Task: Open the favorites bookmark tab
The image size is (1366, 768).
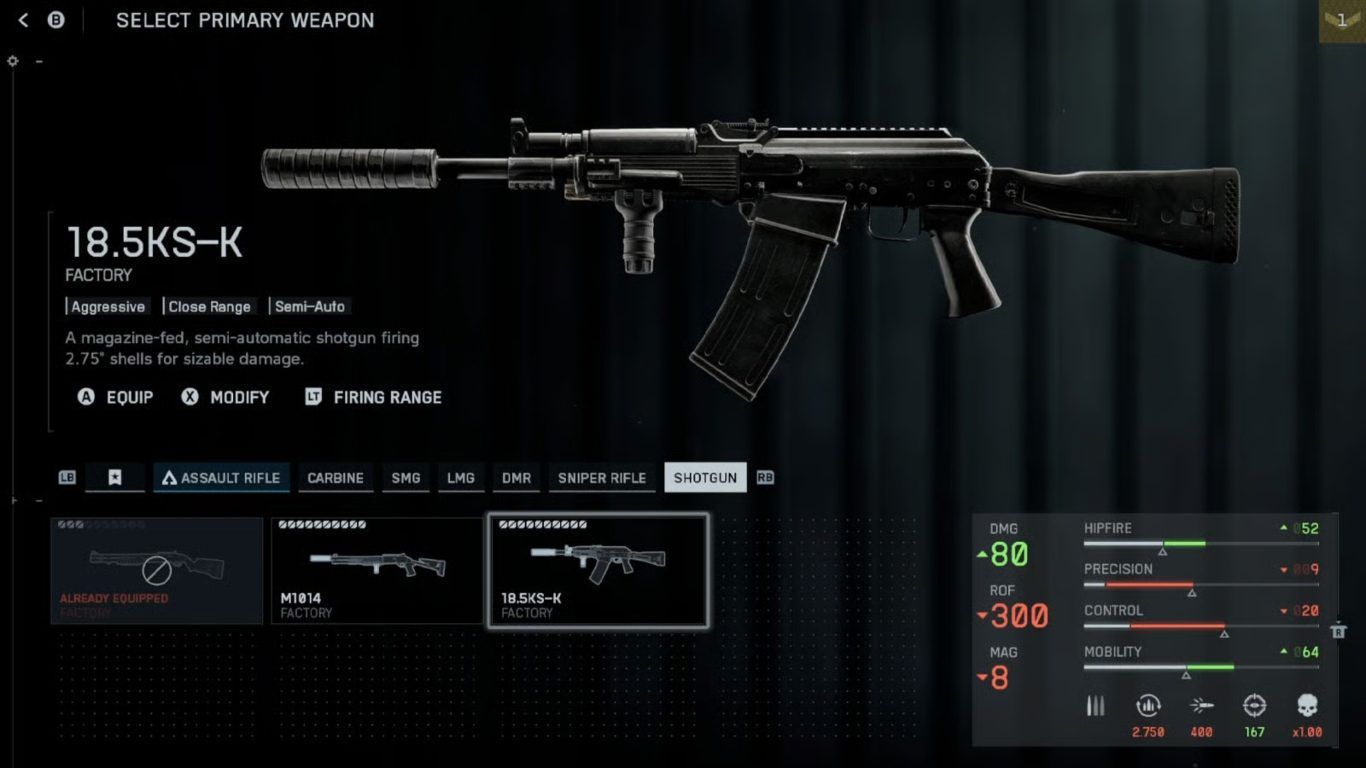Action: point(115,478)
